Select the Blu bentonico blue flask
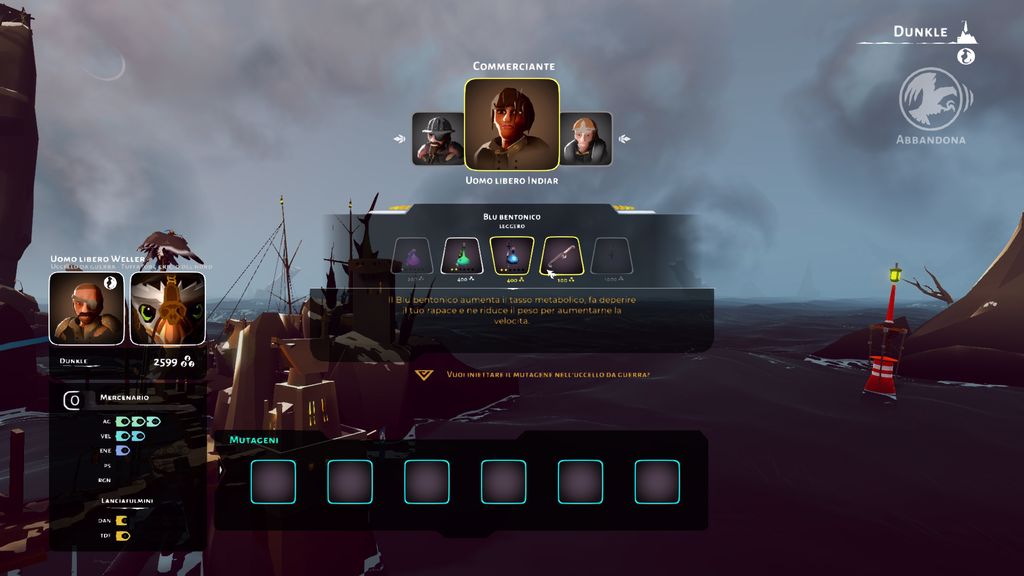This screenshot has width=1024, height=576. click(512, 256)
